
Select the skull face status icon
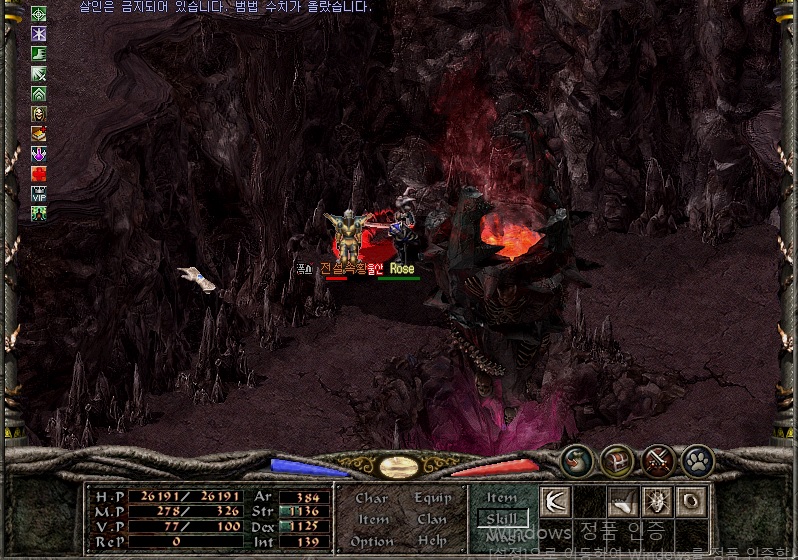39,113
